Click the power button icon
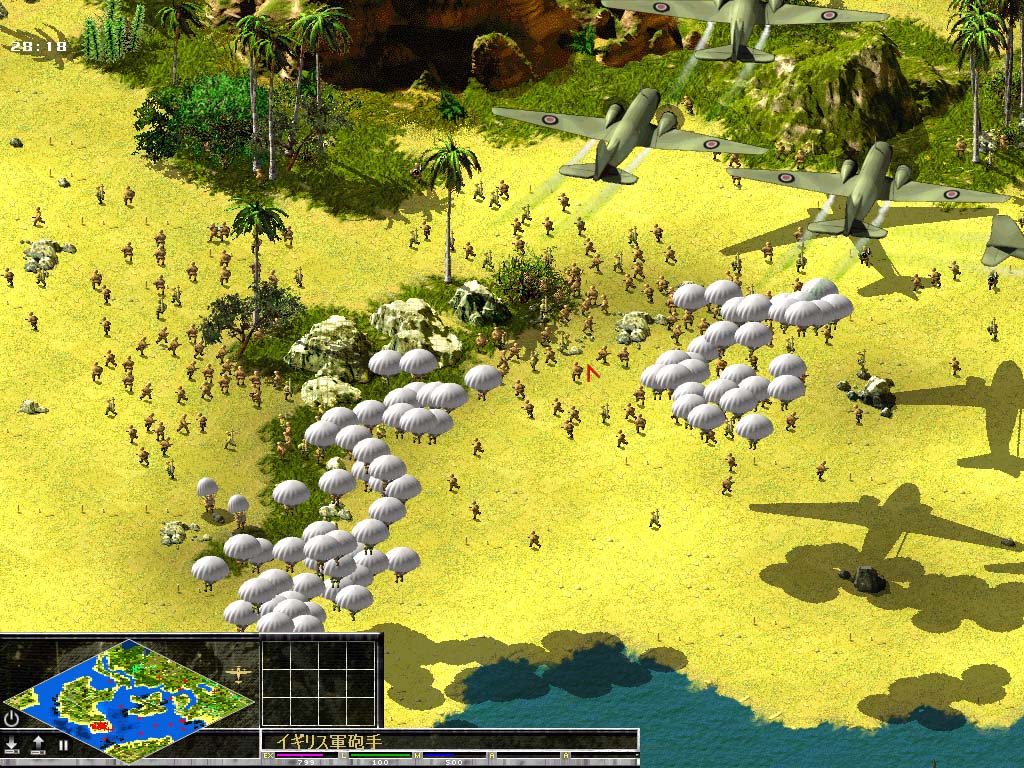The image size is (1024, 768). [11, 718]
